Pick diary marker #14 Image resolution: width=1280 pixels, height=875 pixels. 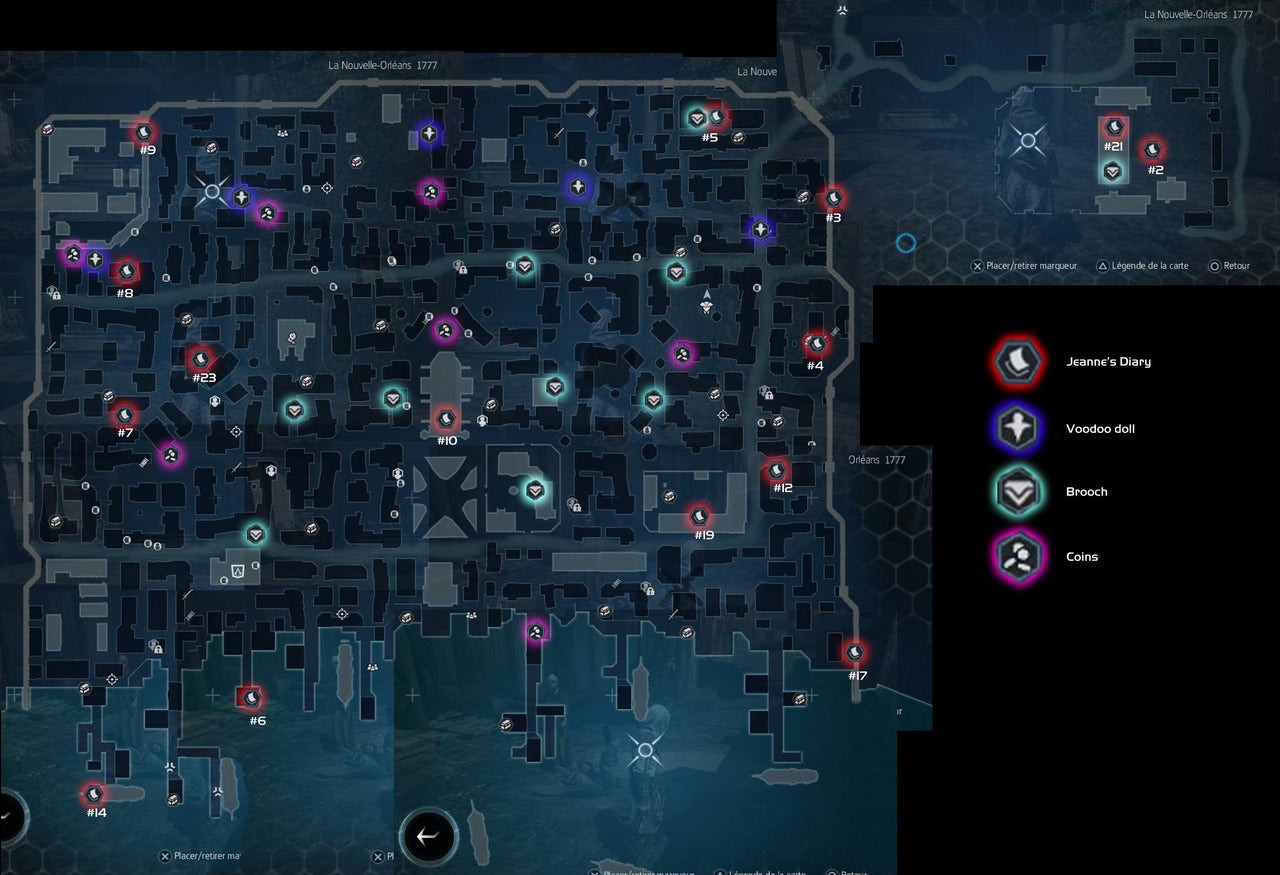(x=94, y=795)
